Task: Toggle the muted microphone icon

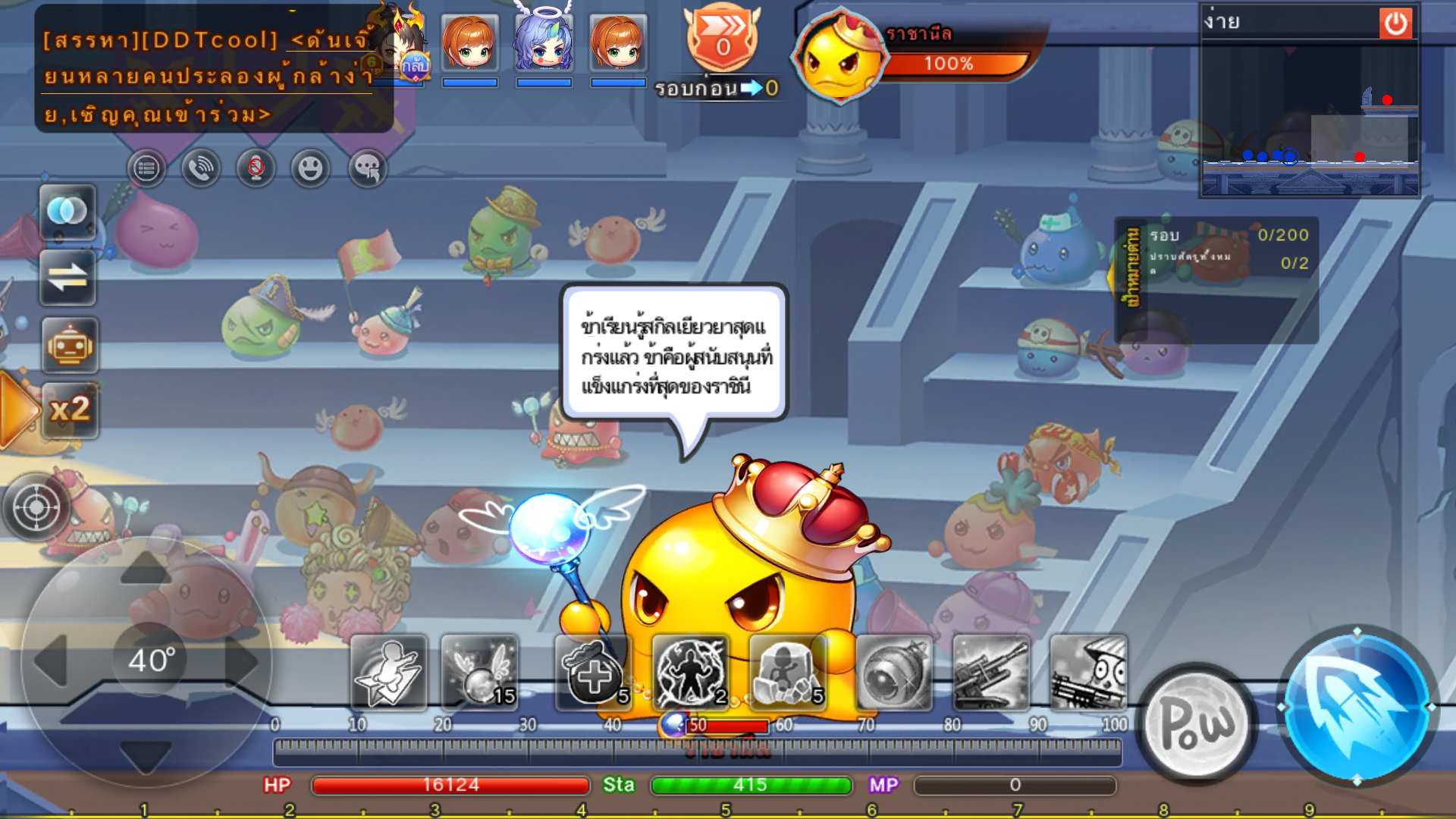Action: (x=256, y=168)
